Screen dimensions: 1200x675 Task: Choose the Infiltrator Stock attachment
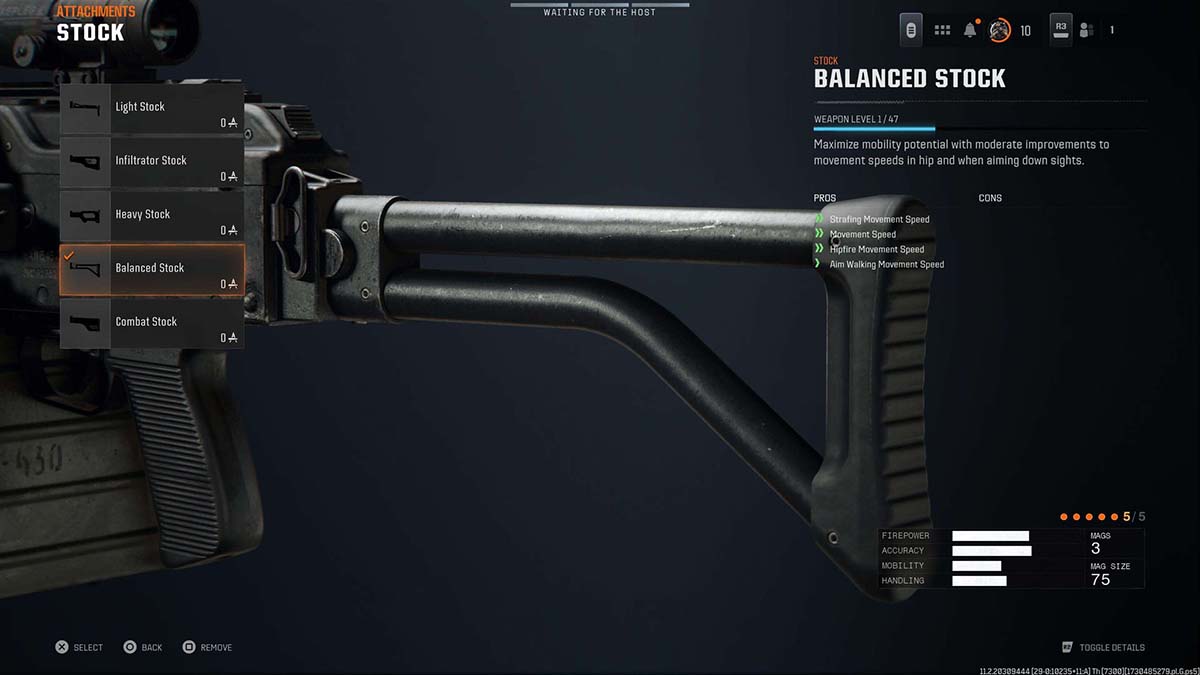151,161
